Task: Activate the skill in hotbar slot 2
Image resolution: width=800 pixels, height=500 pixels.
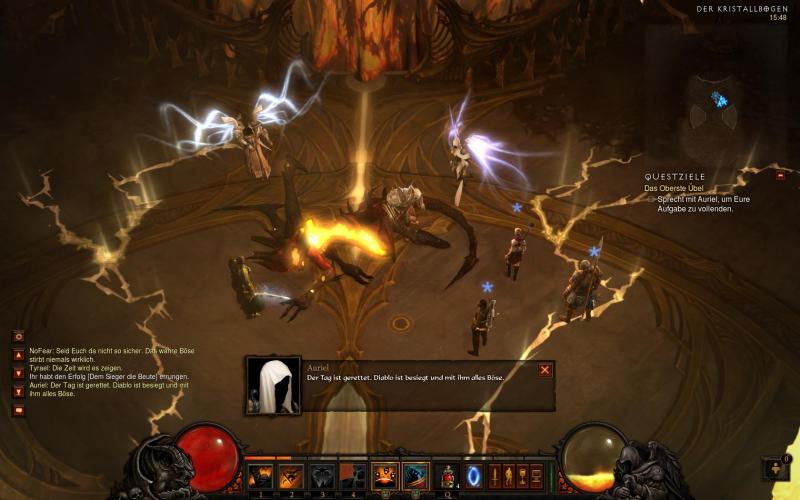Action: 292,476
